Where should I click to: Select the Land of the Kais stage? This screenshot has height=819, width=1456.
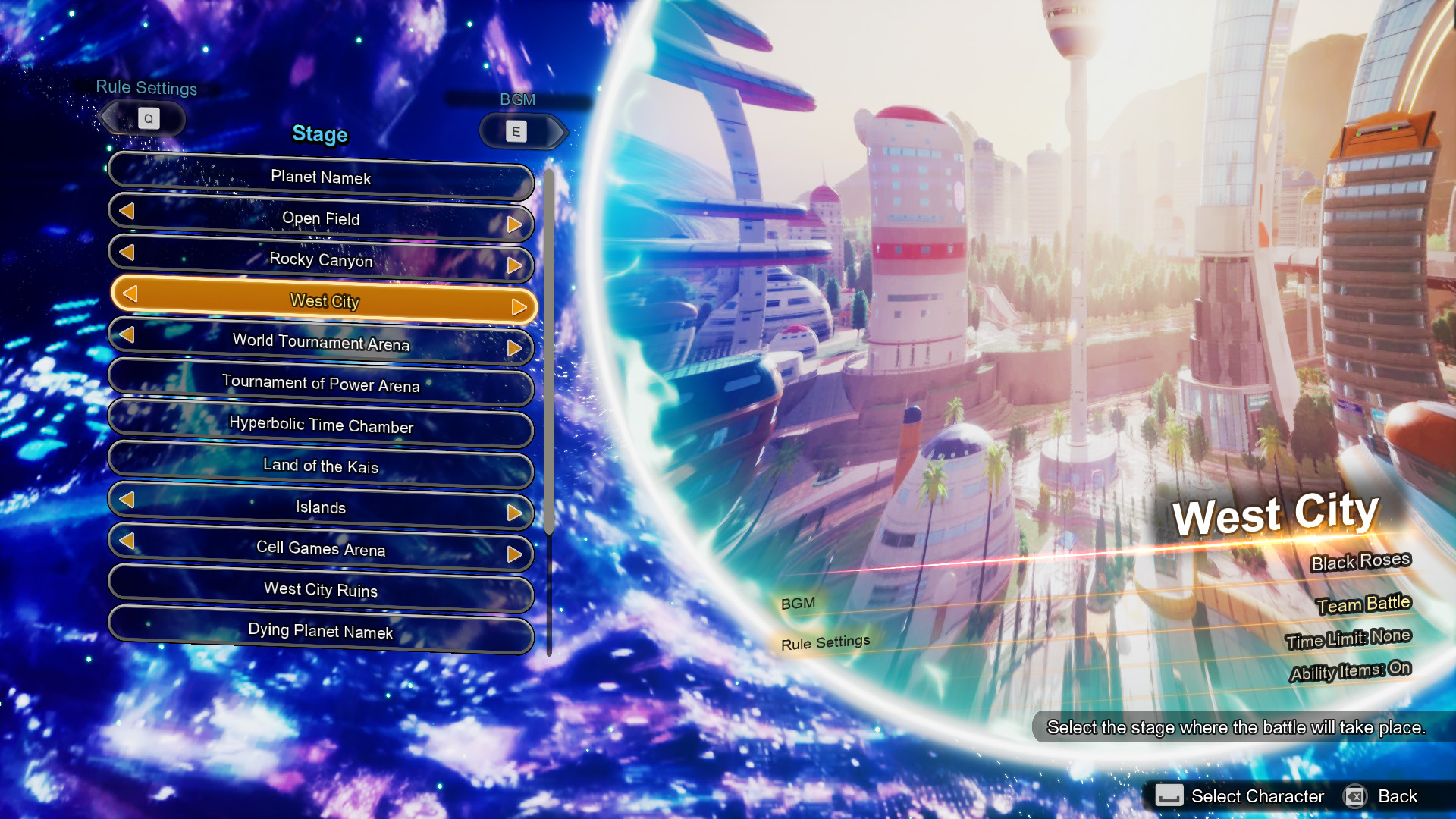(x=321, y=467)
